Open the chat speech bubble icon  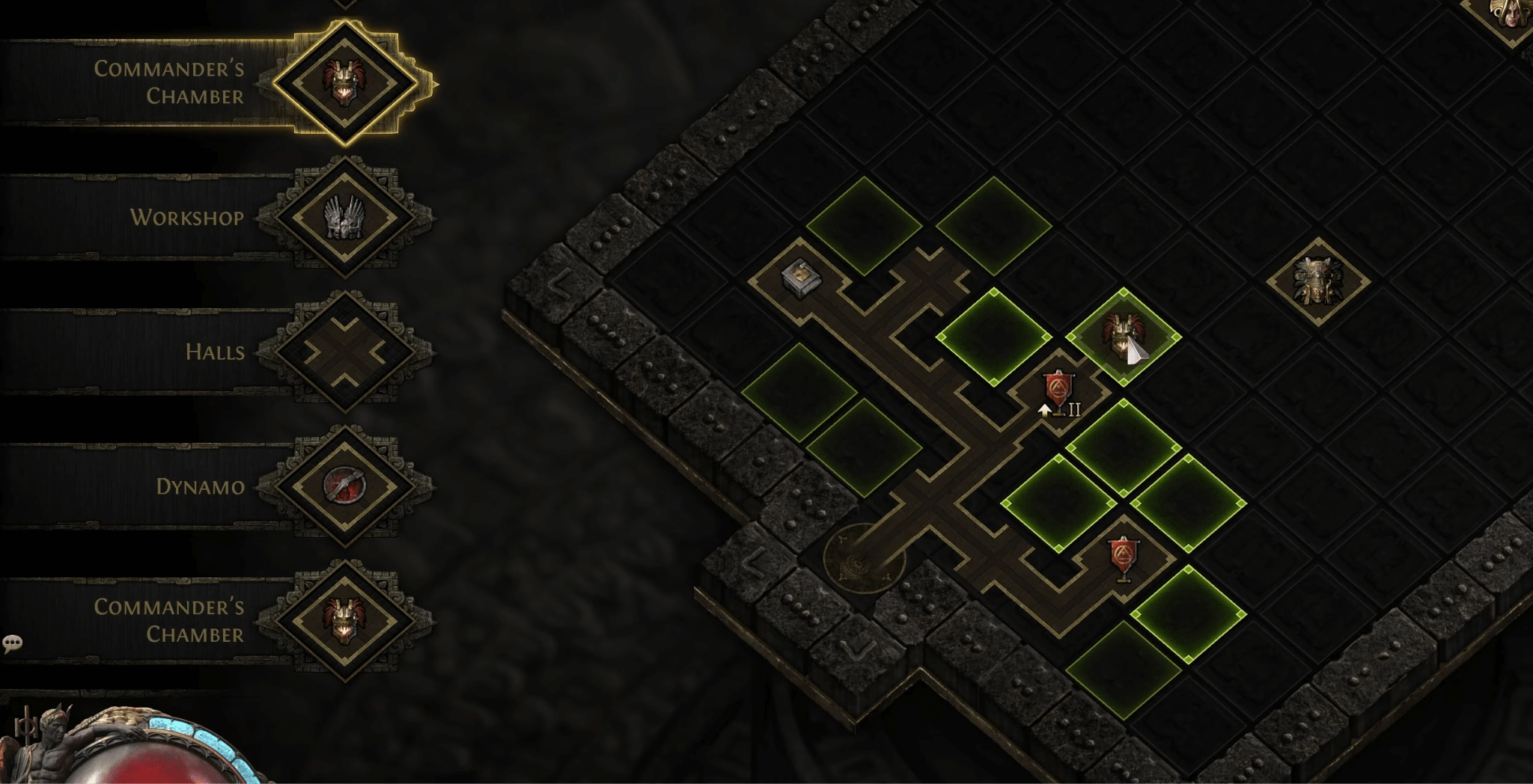[13, 643]
